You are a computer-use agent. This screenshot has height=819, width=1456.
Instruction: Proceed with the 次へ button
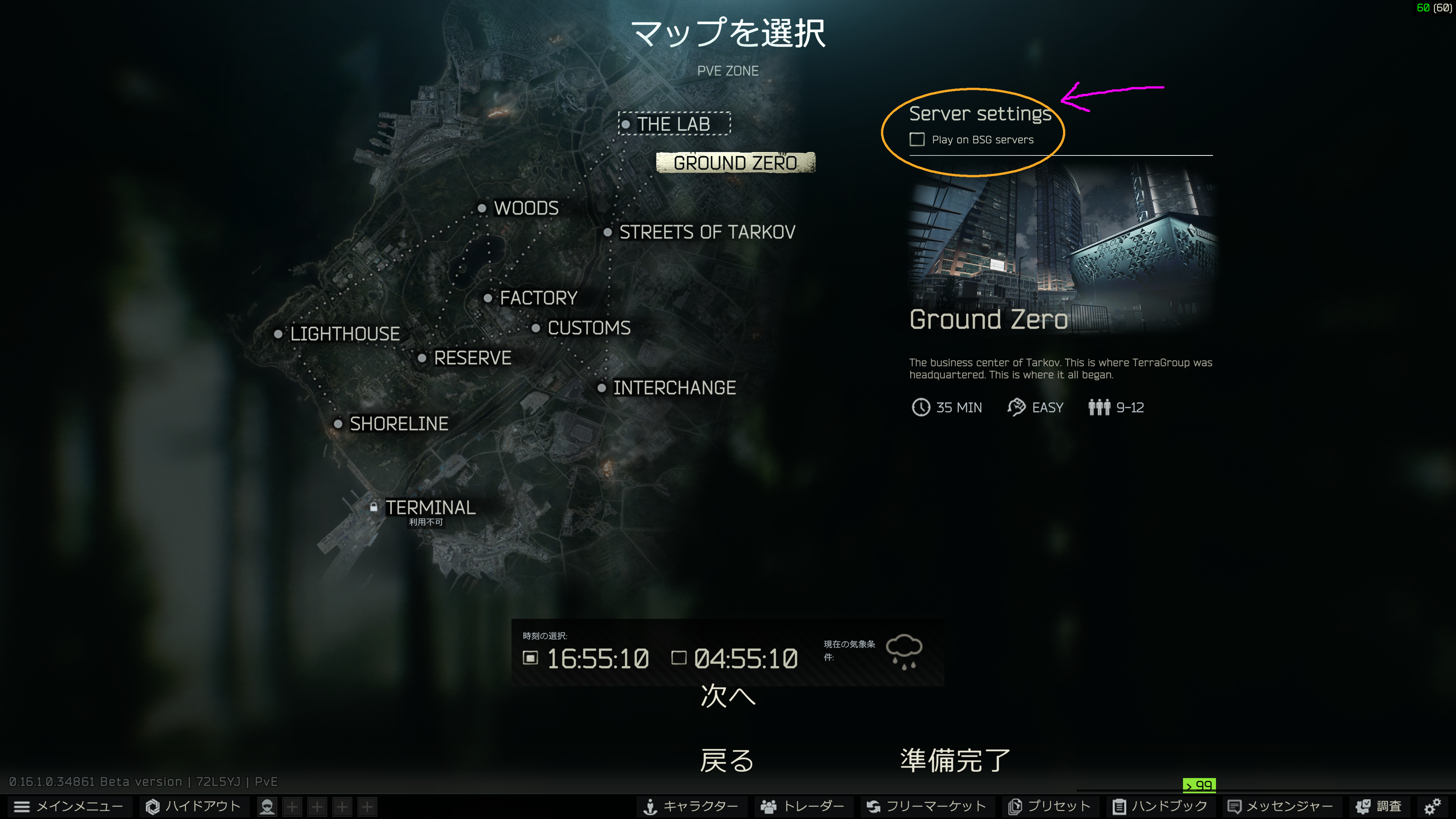click(x=728, y=695)
